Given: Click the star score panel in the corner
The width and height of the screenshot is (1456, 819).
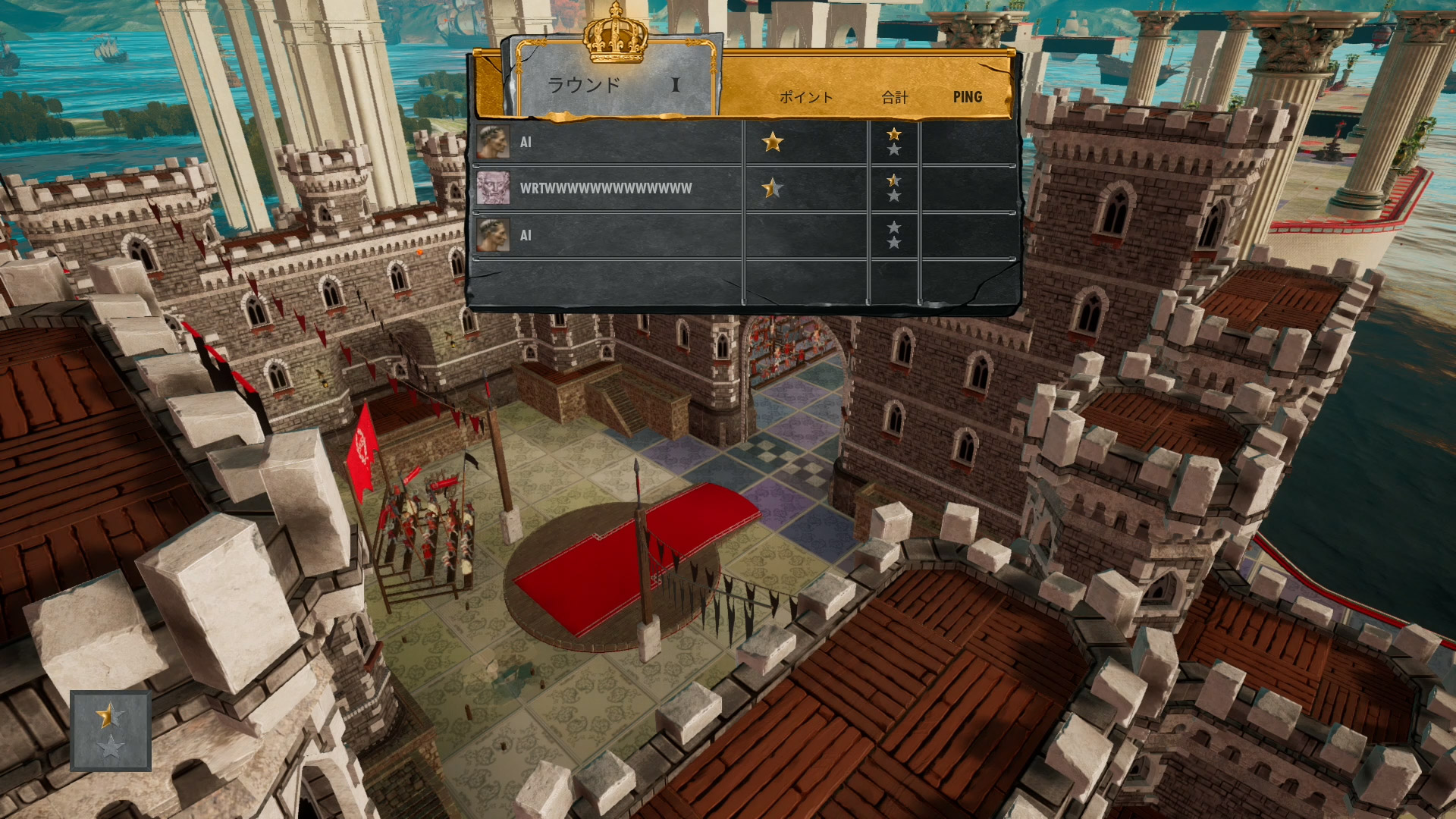Looking at the screenshot, I should 111,731.
